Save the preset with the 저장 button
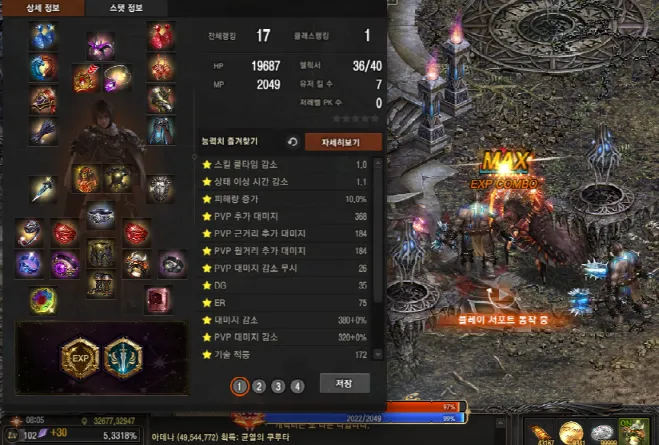This screenshot has width=659, height=445. pos(344,384)
